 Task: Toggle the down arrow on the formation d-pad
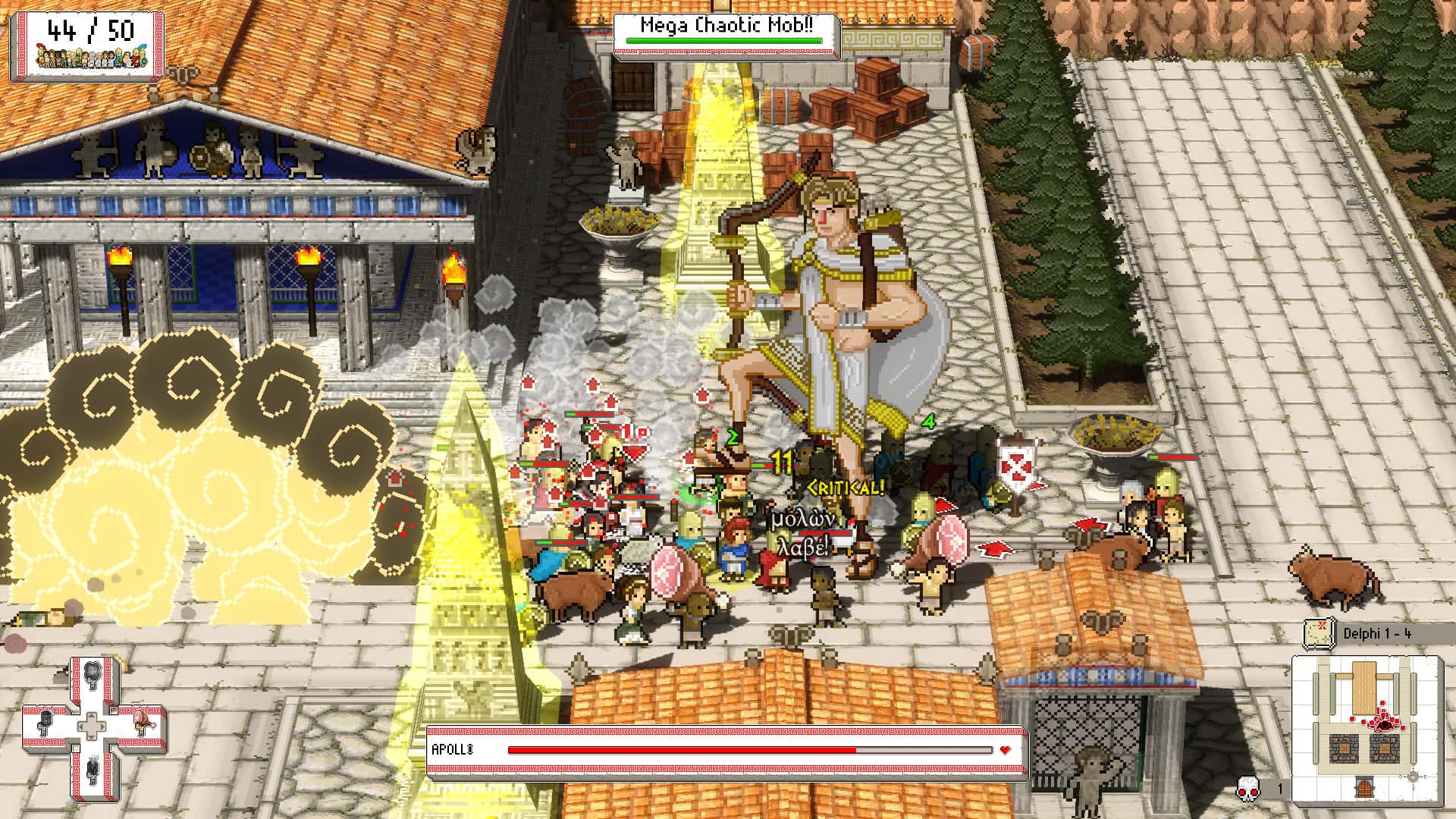tap(92, 736)
